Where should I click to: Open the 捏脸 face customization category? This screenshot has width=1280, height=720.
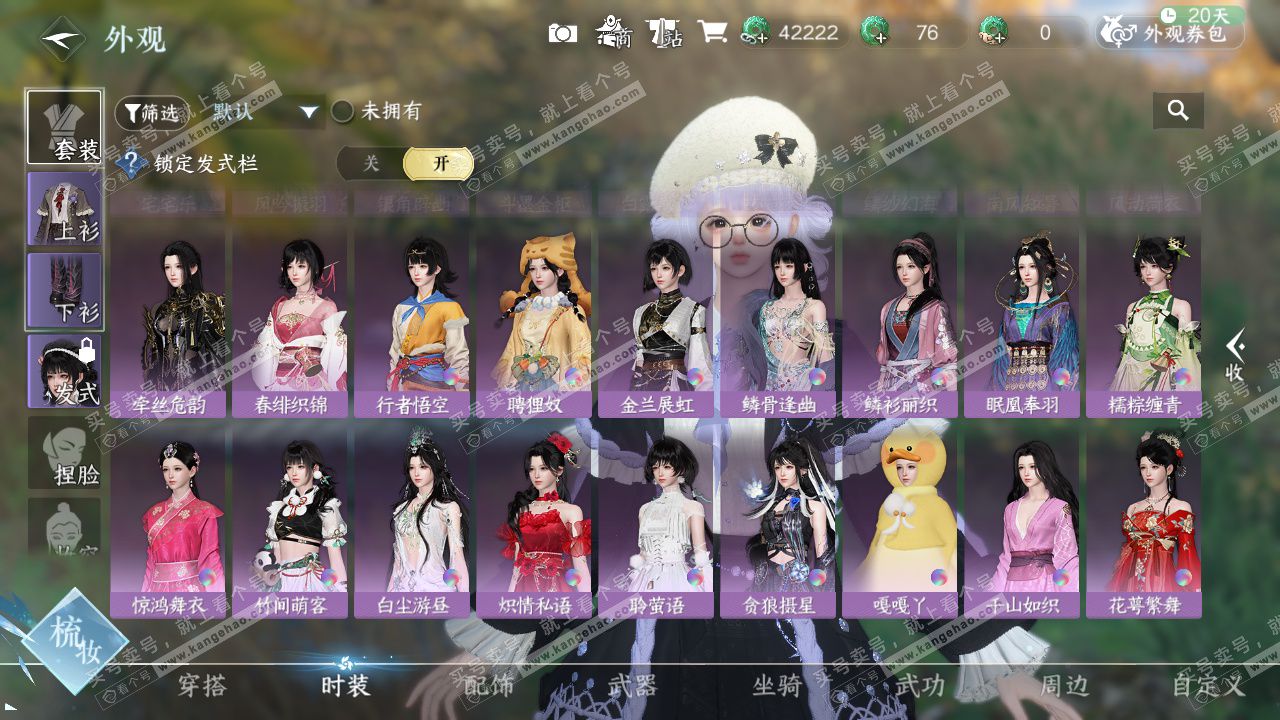click(x=64, y=453)
